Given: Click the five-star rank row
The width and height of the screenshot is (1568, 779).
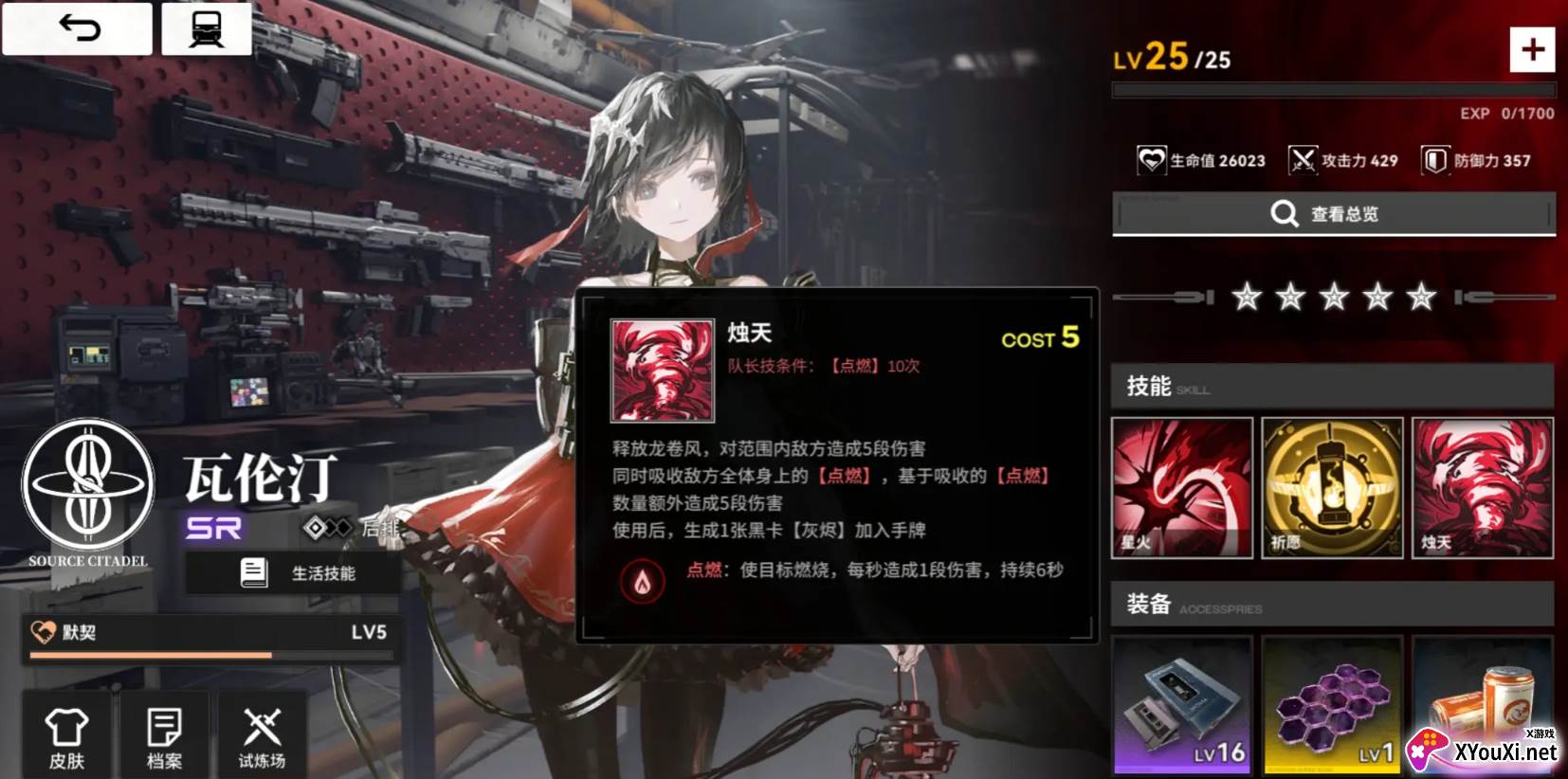Looking at the screenshot, I should coord(1333,298).
